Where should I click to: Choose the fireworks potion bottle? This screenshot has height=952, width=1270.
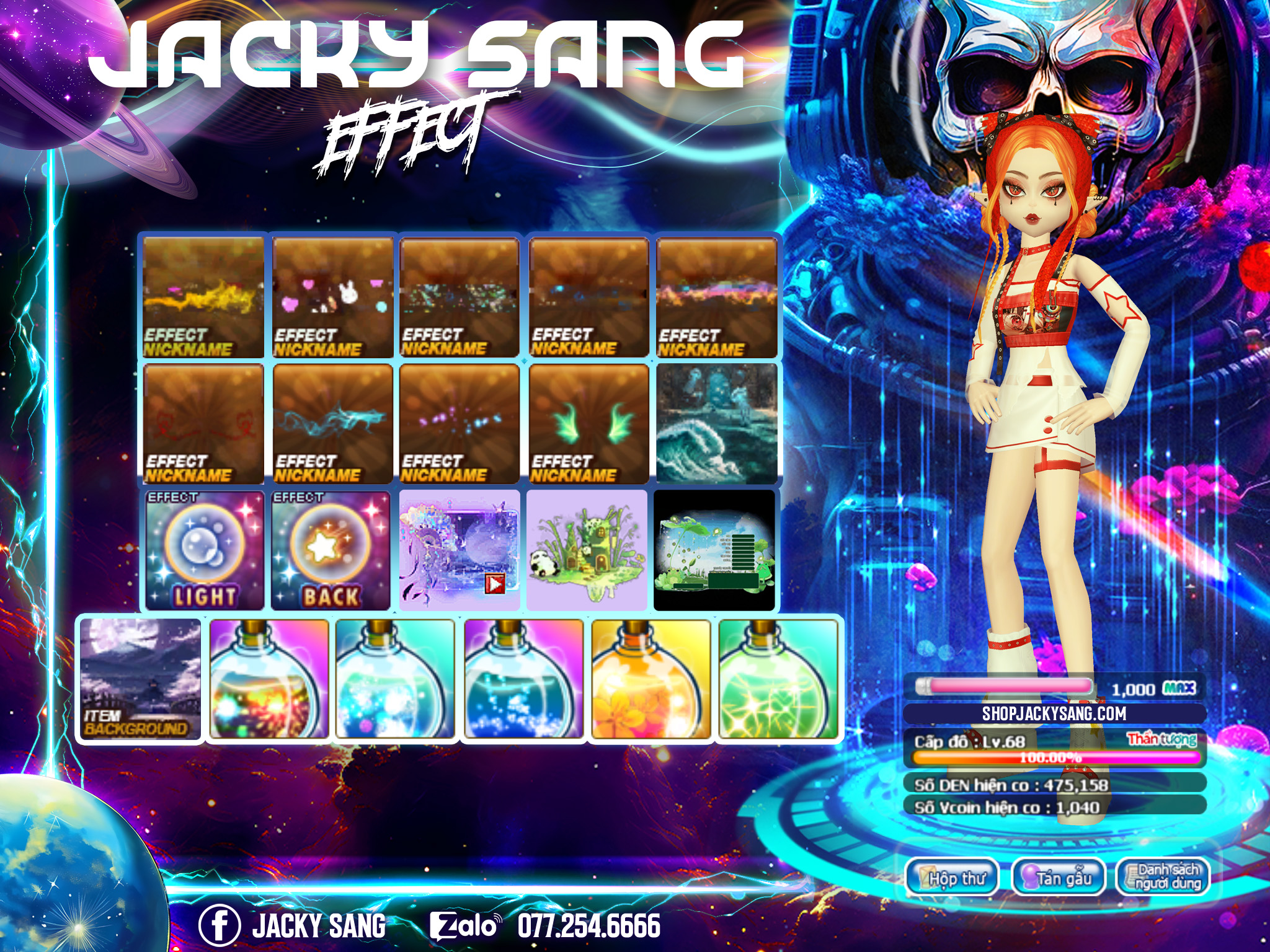pos(269,679)
